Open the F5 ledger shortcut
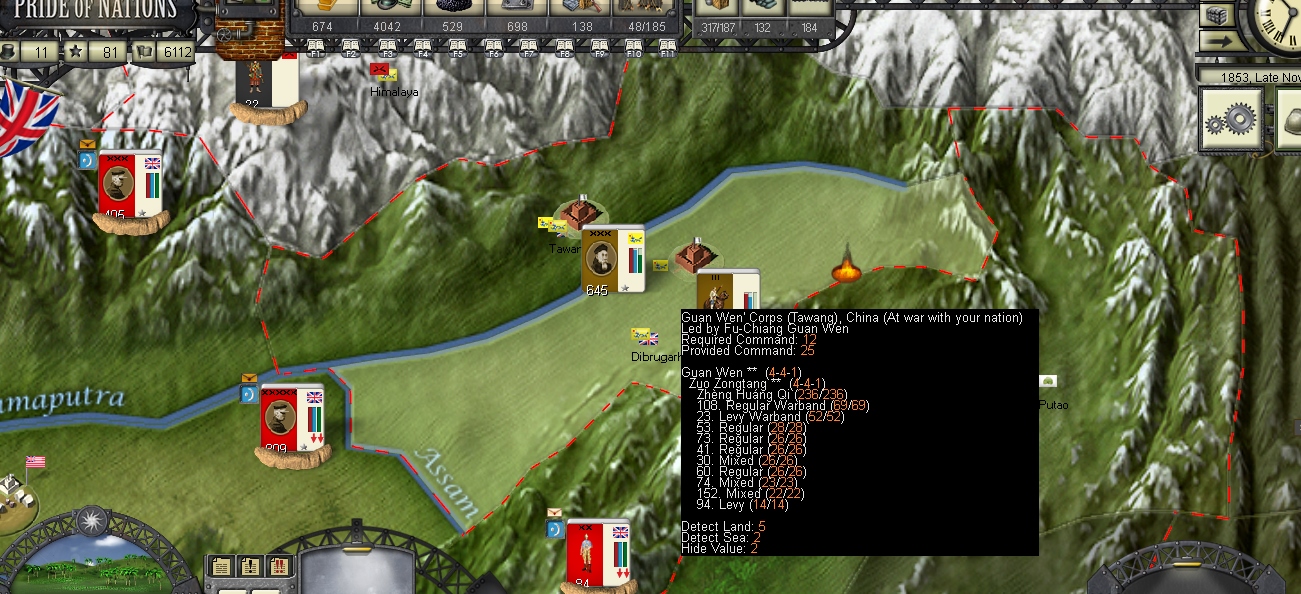1301x594 pixels. tap(458, 46)
